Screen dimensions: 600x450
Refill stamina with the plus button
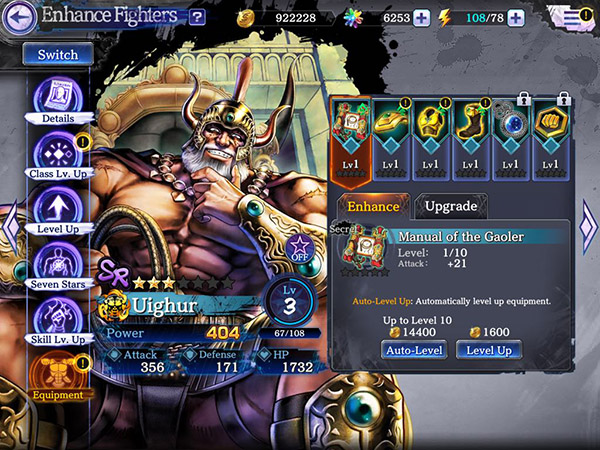coord(515,17)
